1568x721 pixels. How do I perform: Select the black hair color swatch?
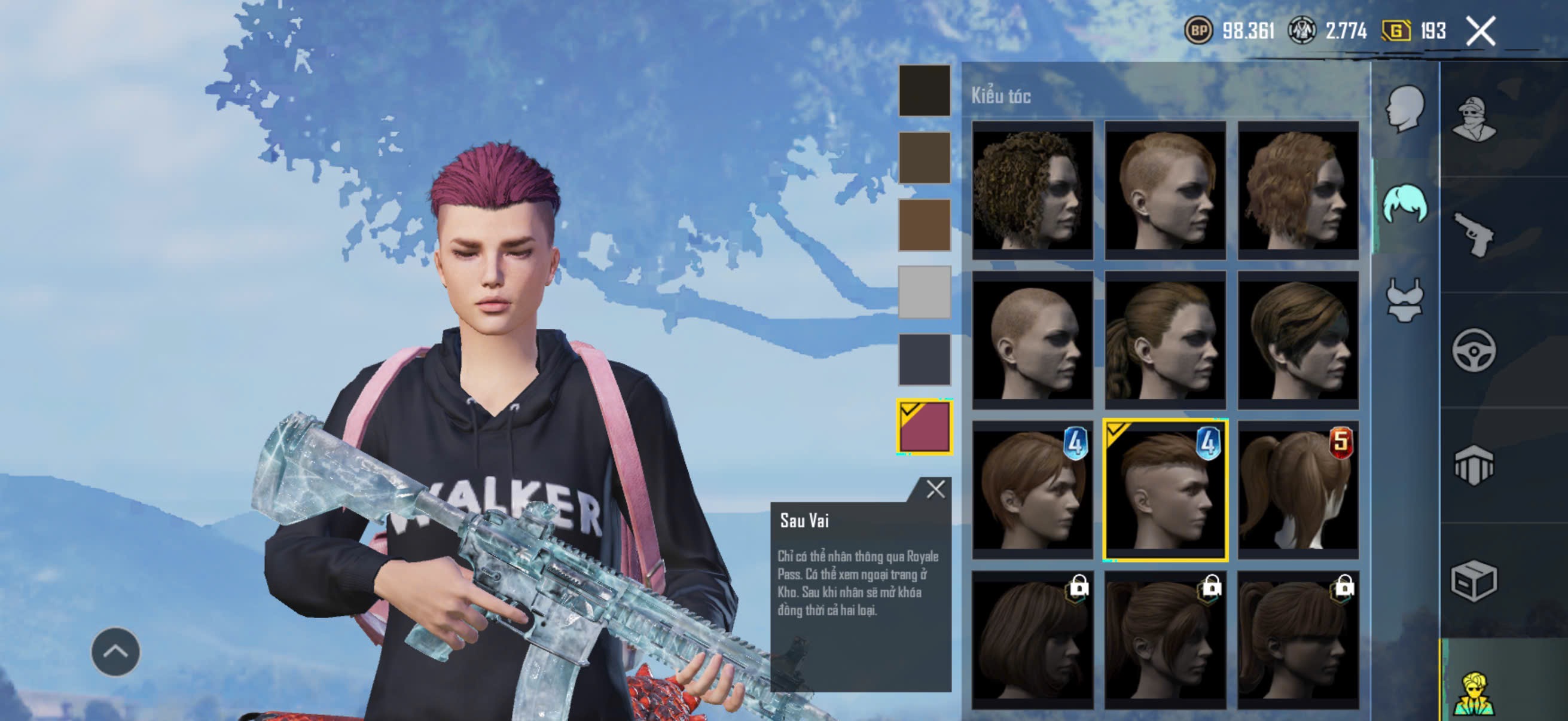[924, 91]
